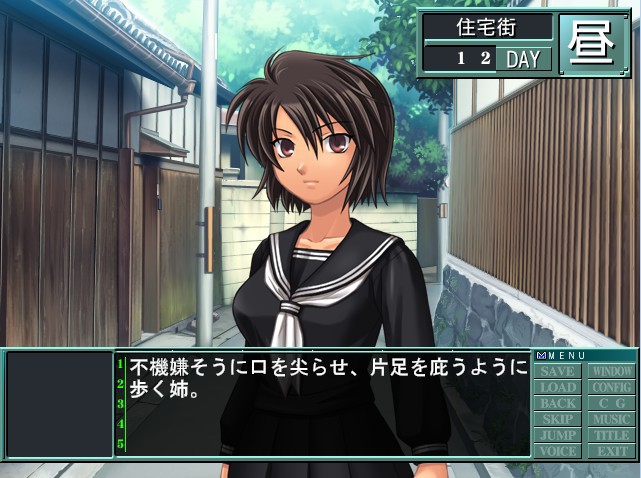Screen dimensions: 641x478
Task: Replay the VOICE line
Action: (558, 452)
